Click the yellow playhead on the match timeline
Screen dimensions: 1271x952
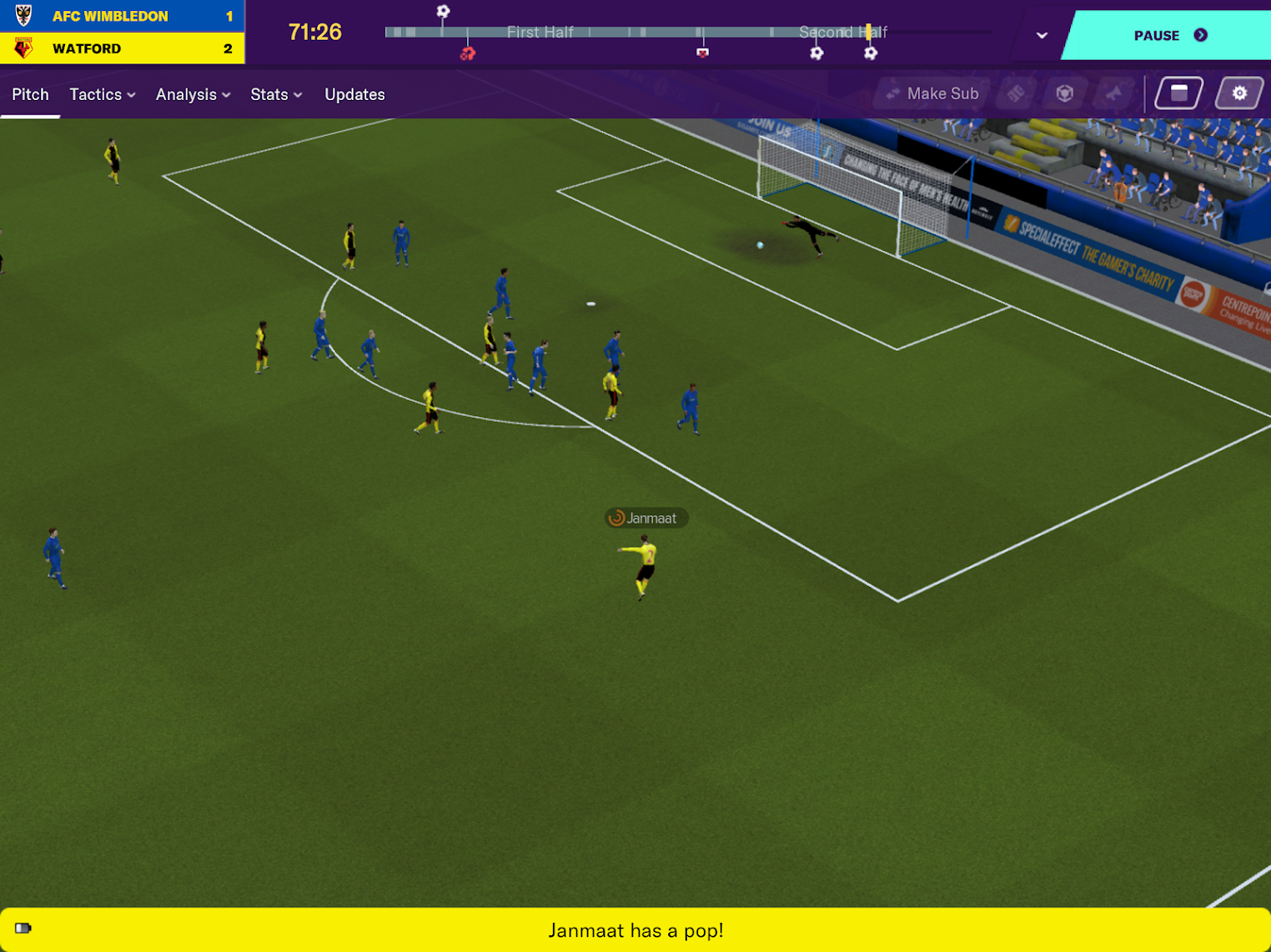[x=868, y=32]
